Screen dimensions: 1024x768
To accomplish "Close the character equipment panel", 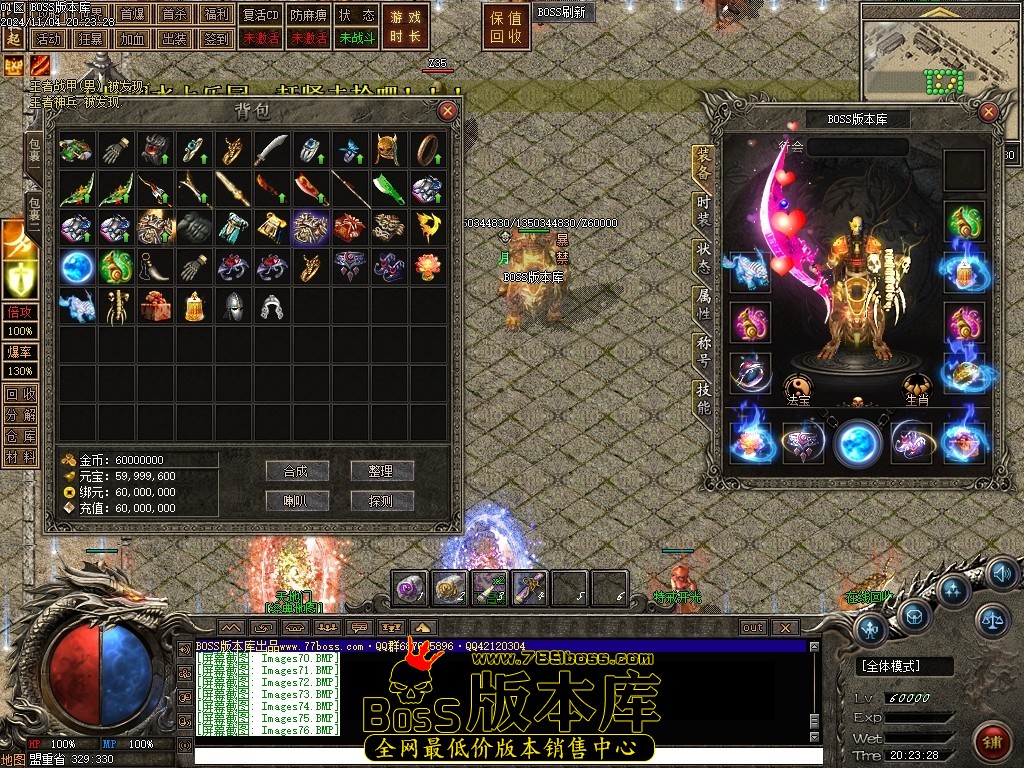I will coord(989,112).
